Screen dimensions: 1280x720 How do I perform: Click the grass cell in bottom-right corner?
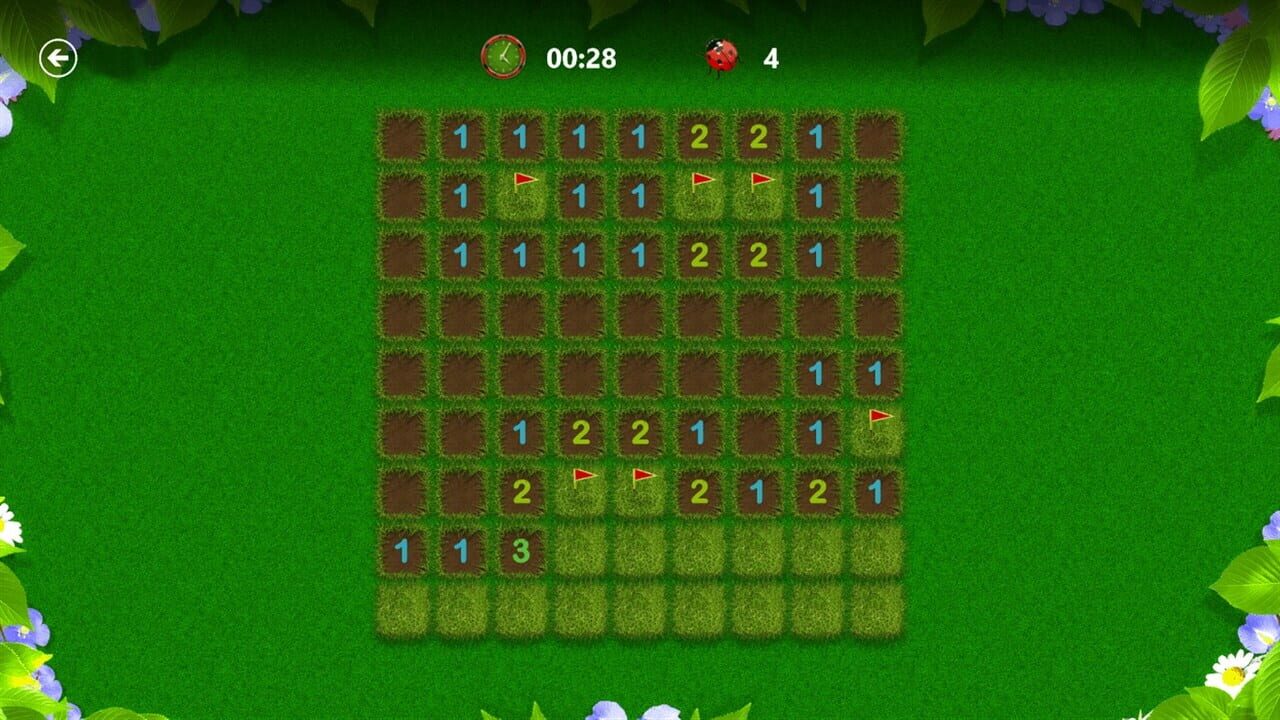pos(876,610)
